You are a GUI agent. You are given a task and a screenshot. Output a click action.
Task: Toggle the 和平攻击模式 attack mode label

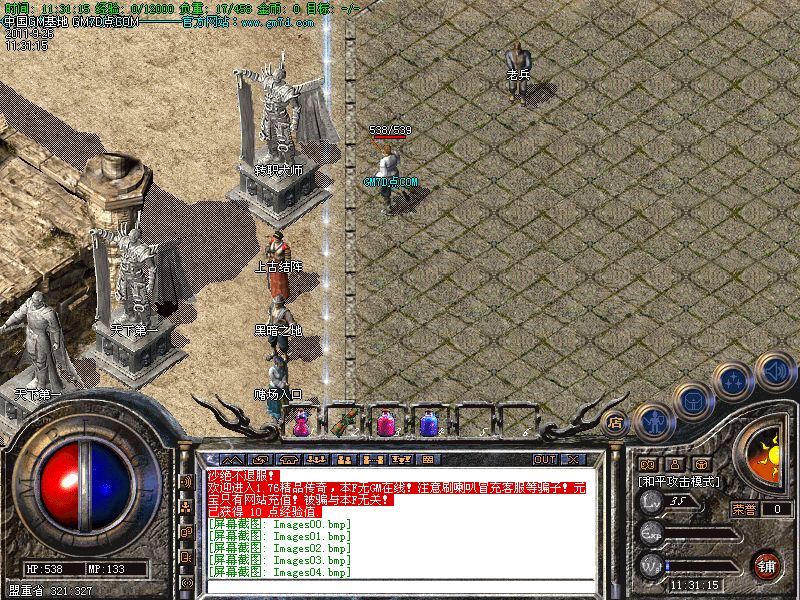pyautogui.click(x=681, y=482)
